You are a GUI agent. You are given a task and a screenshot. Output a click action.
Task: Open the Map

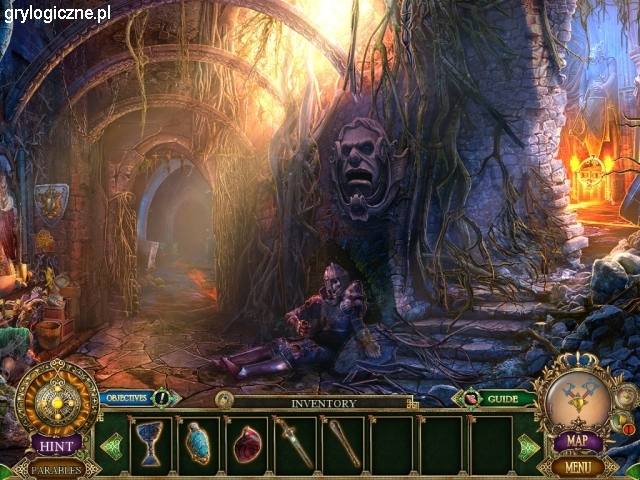point(578,441)
